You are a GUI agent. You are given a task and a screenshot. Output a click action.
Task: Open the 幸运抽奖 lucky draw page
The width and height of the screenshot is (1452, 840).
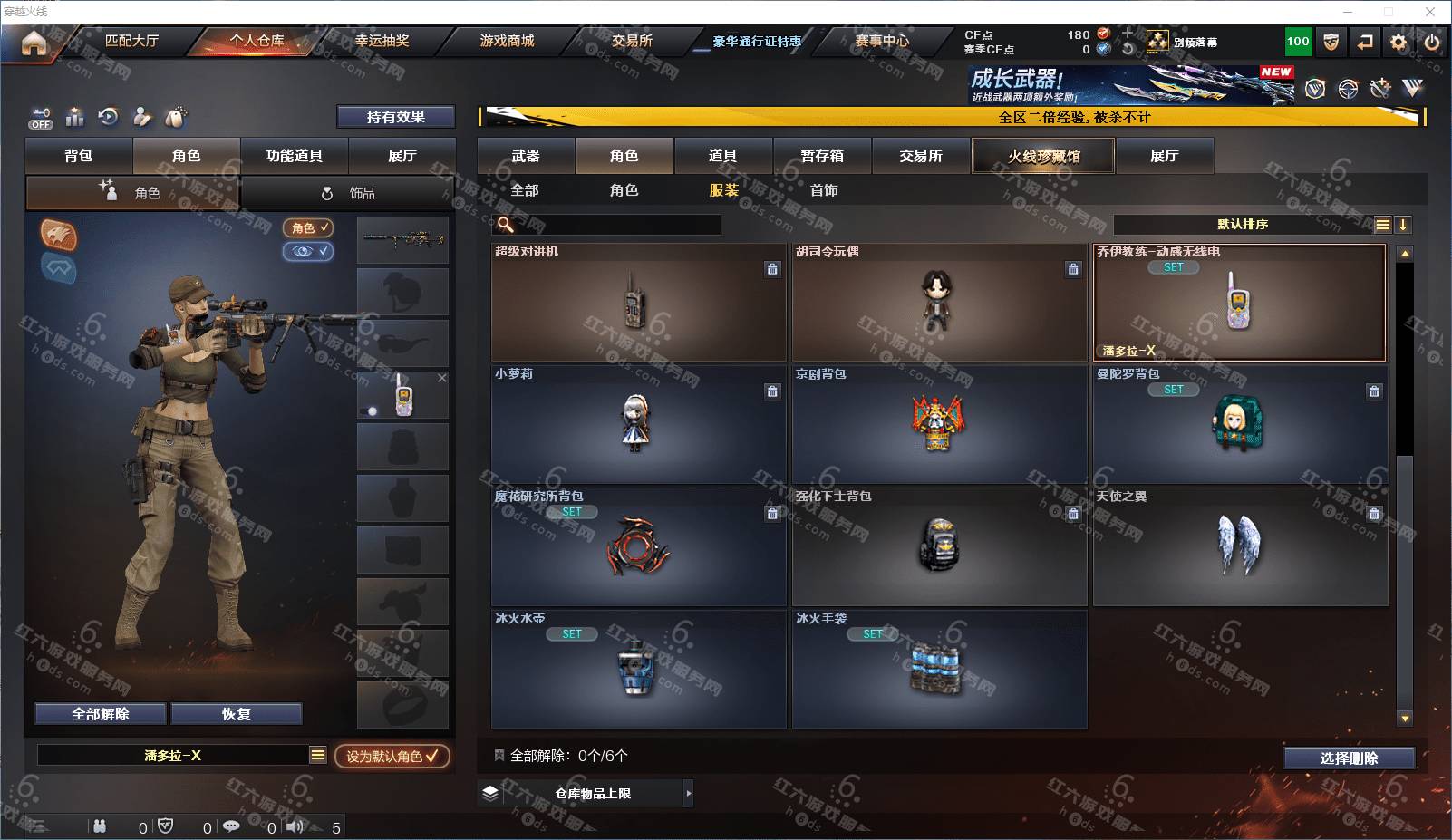pyautogui.click(x=382, y=41)
